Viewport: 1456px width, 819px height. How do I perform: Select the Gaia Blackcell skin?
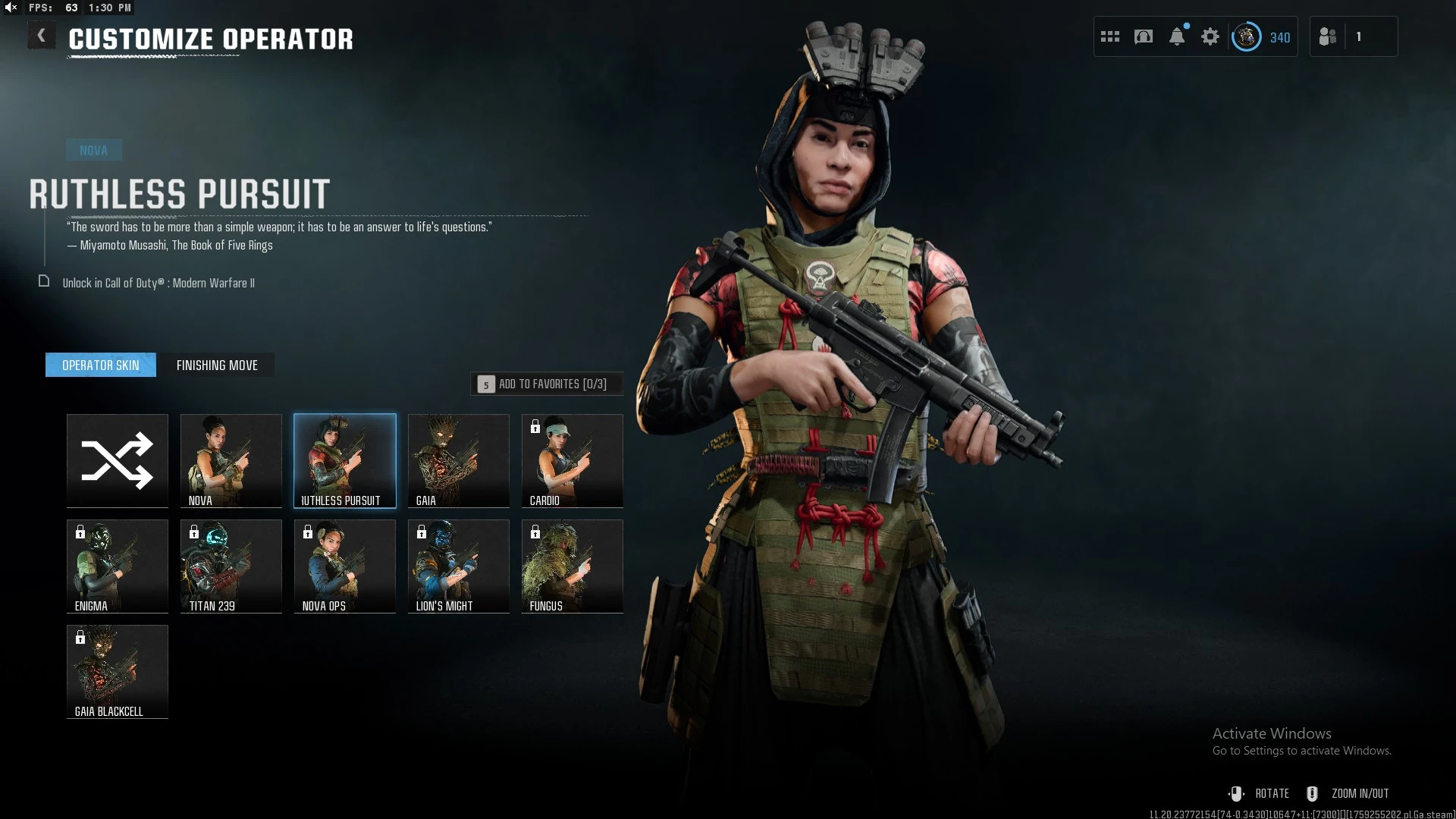pos(118,671)
